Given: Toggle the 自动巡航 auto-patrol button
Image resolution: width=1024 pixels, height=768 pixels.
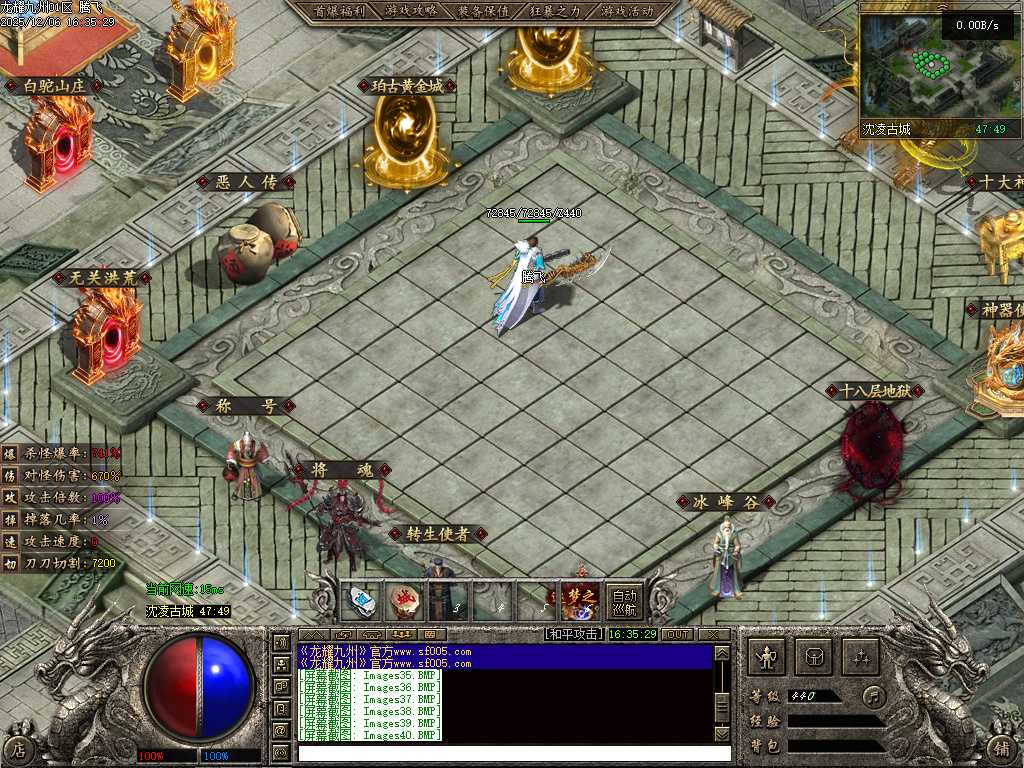Looking at the screenshot, I should 624,600.
